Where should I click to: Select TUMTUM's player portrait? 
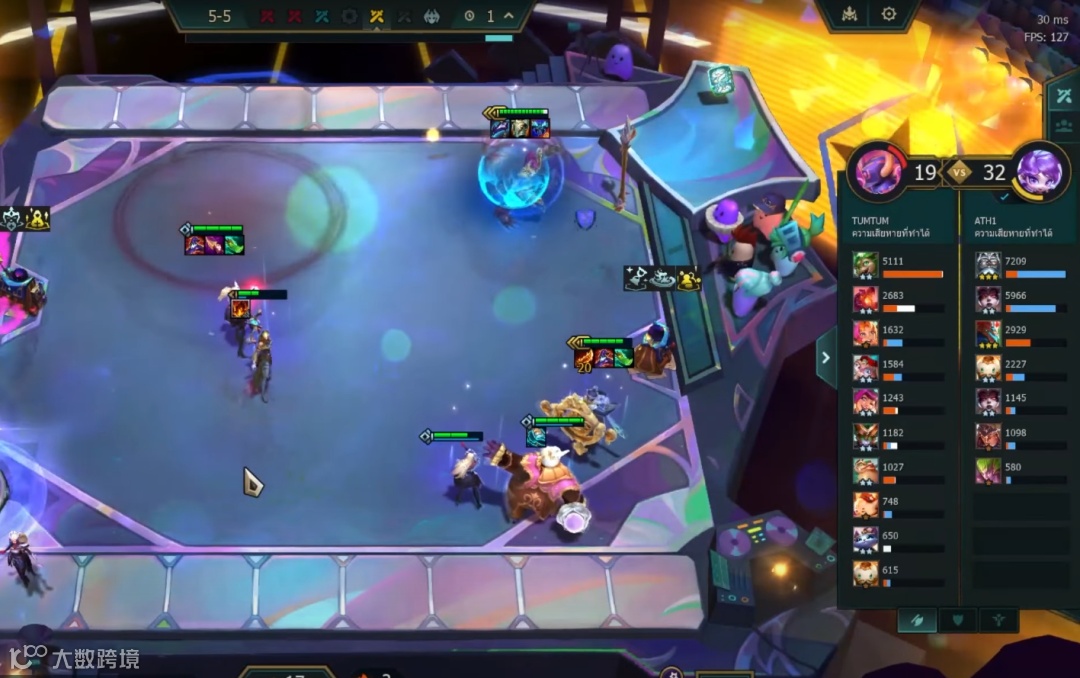point(877,171)
